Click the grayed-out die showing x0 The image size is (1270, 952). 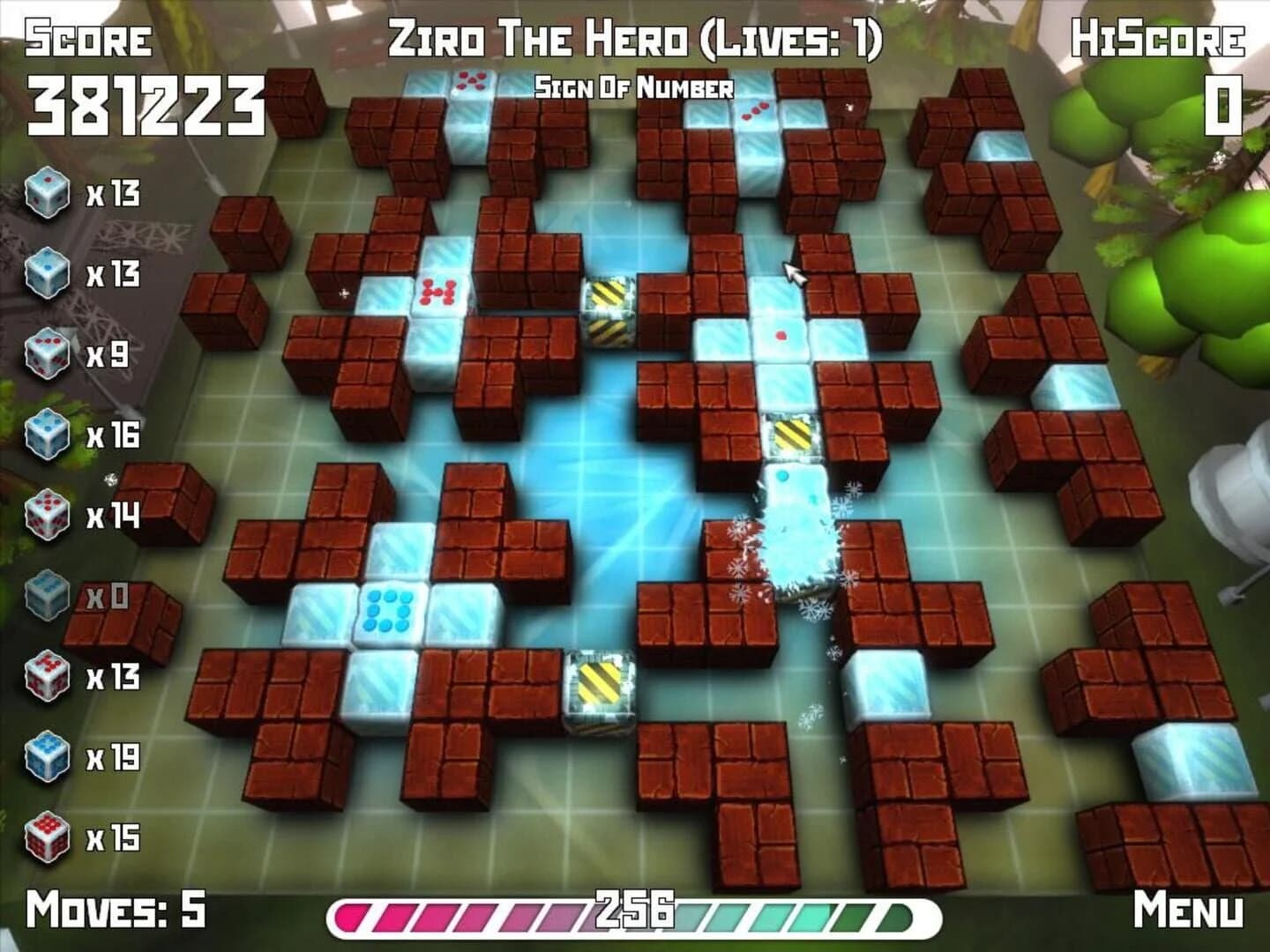tap(49, 595)
